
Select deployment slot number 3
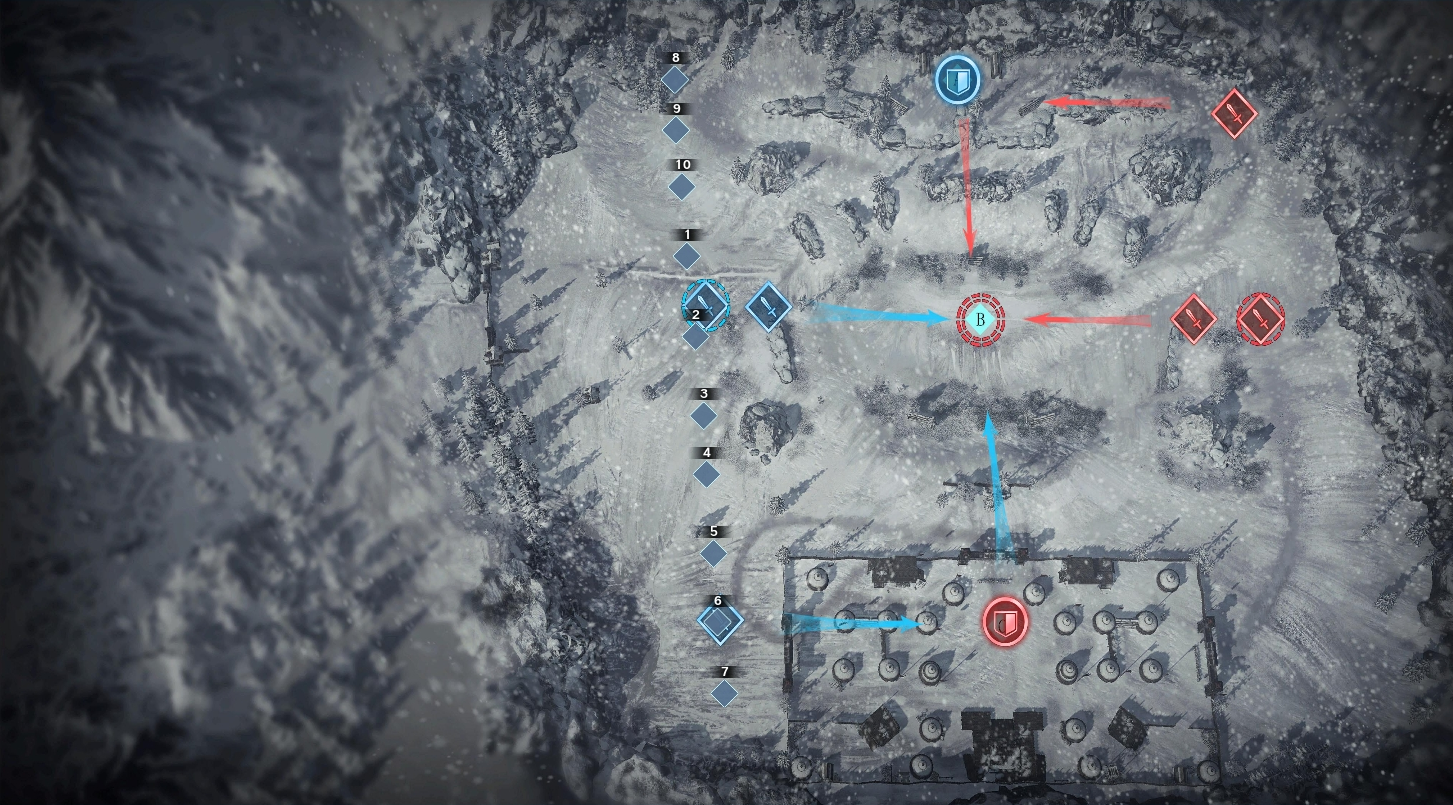[x=704, y=415]
